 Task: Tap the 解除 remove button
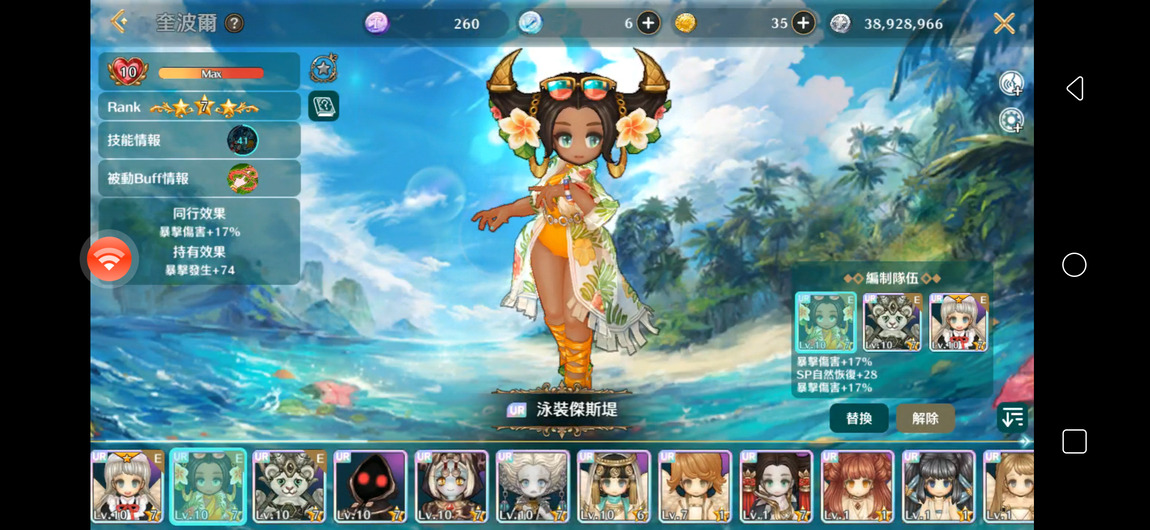point(925,418)
